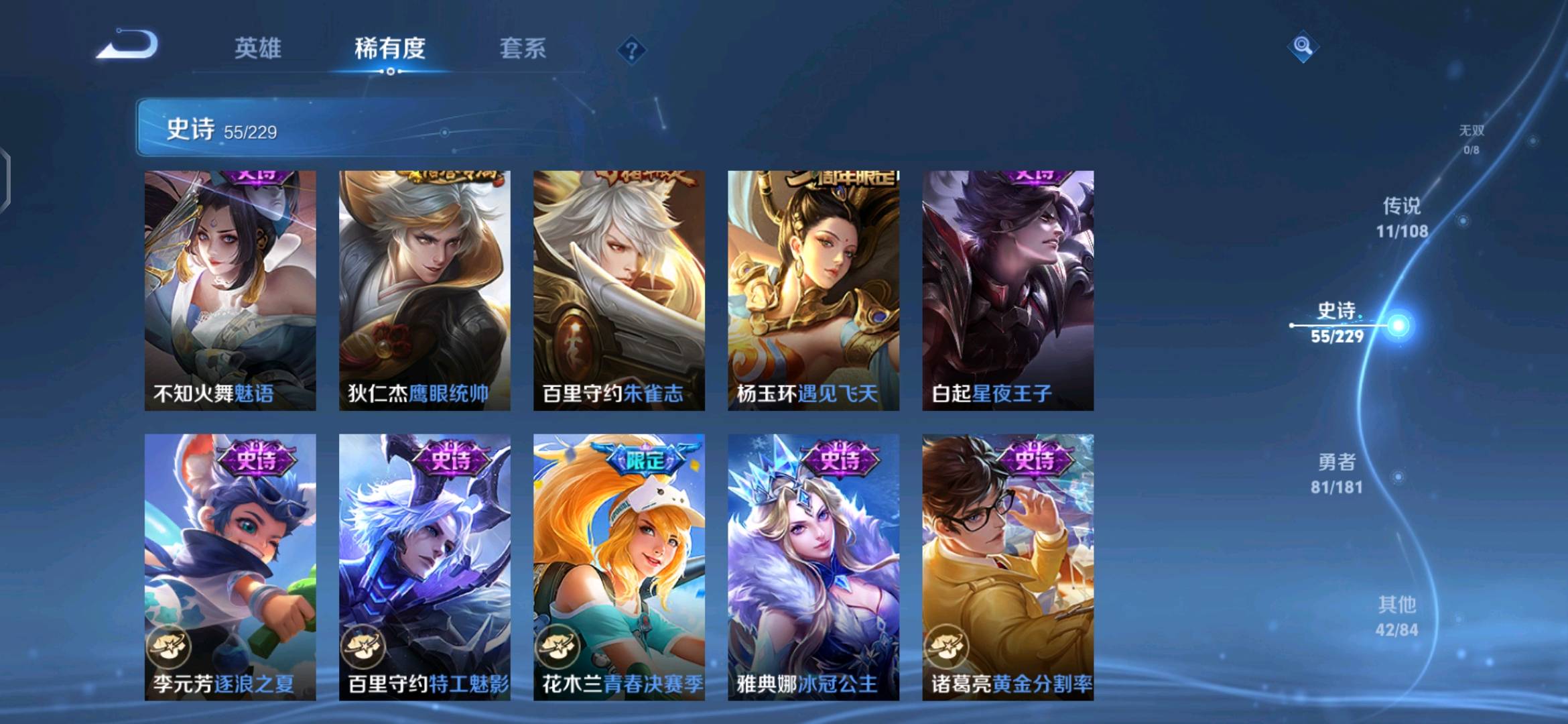
Task: Open the question mark help icon
Action: [631, 50]
